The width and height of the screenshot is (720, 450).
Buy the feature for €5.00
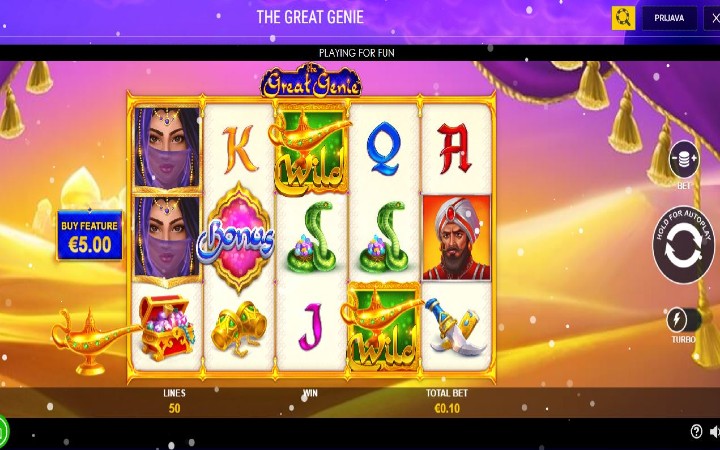pyautogui.click(x=89, y=236)
